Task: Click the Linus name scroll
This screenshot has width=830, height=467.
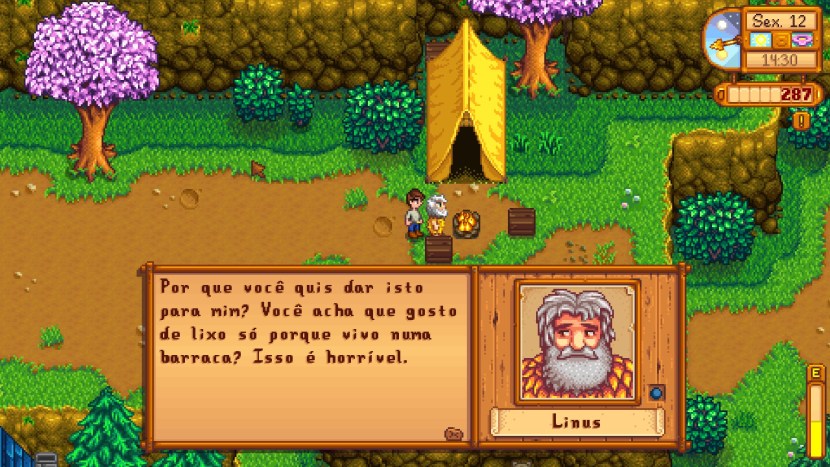Action: pyautogui.click(x=576, y=421)
